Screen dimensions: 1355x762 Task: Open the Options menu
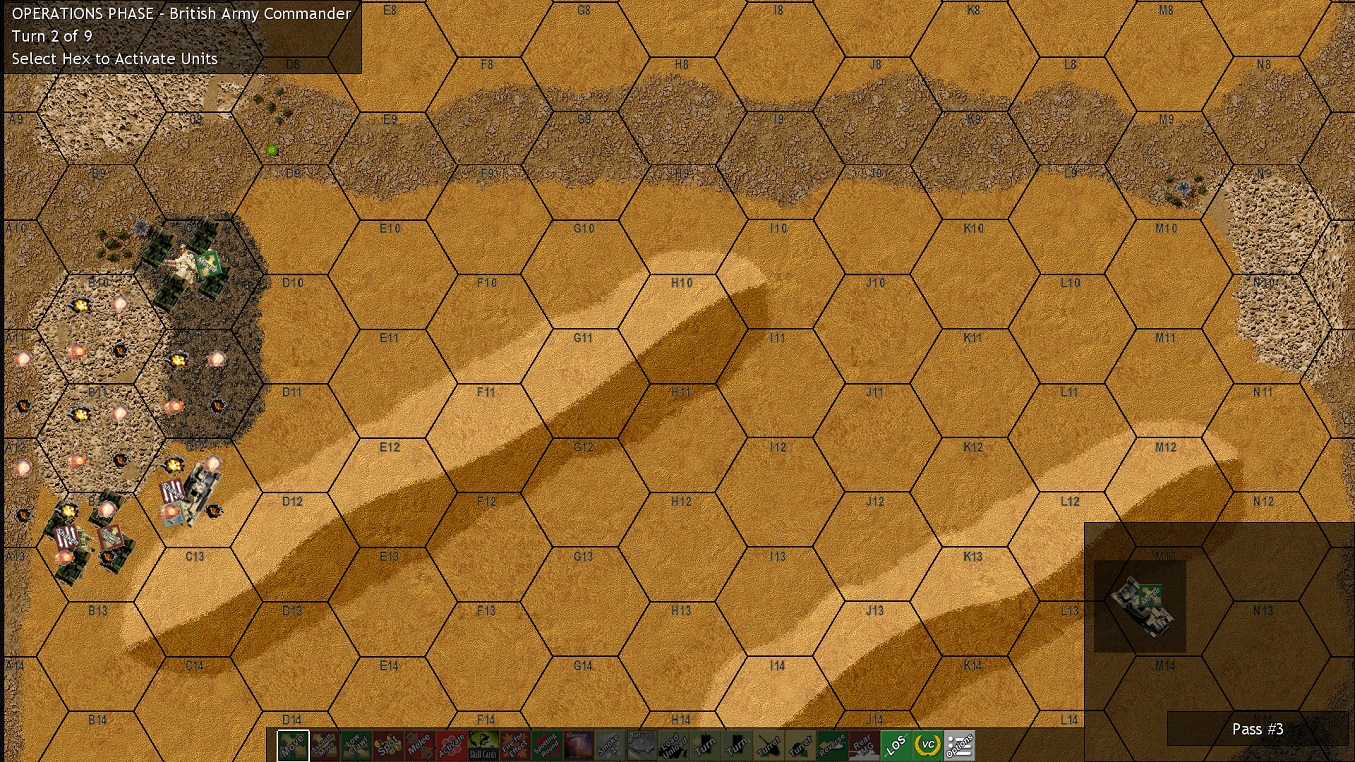coord(961,744)
